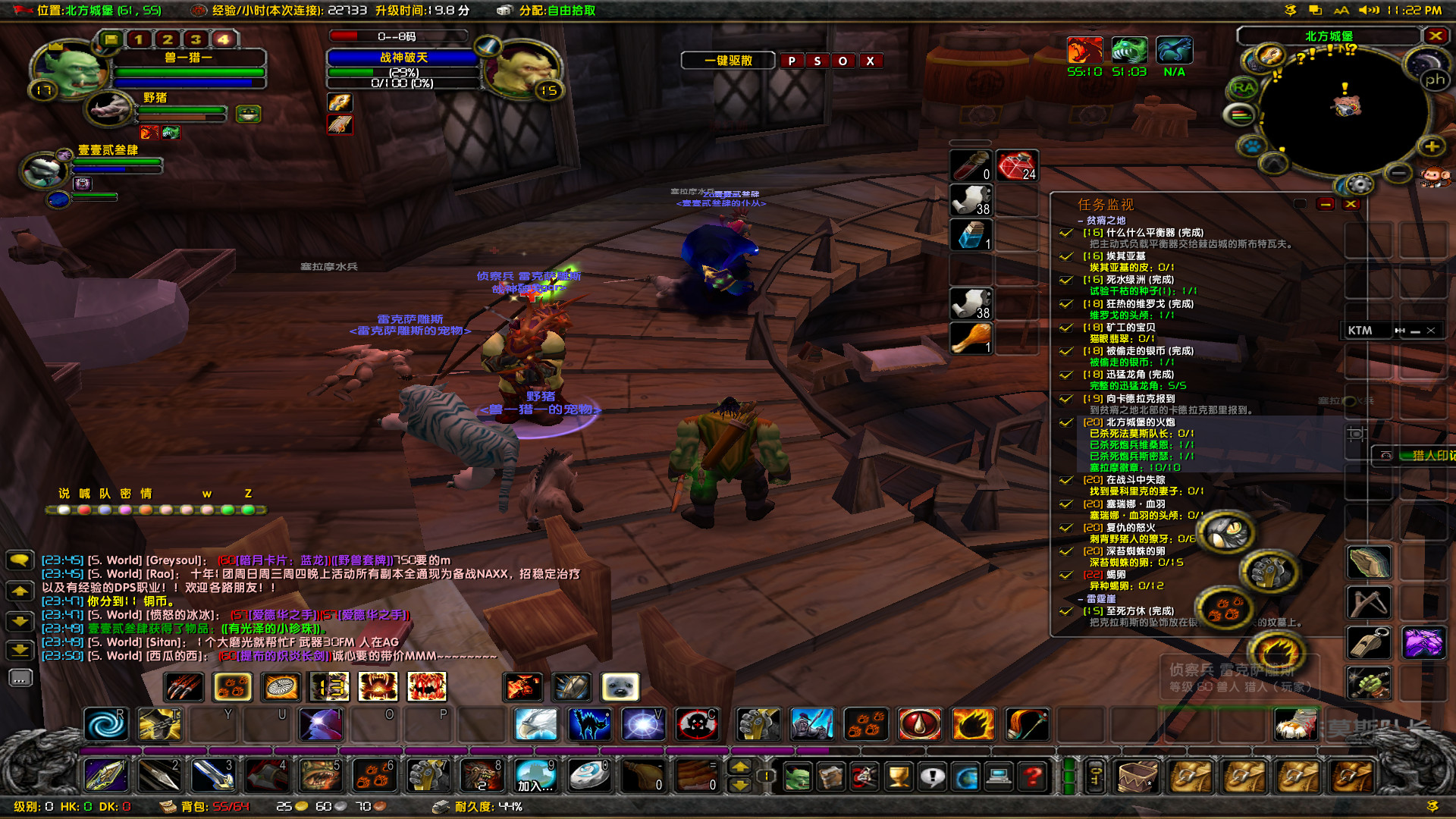The width and height of the screenshot is (1456, 819).
Task: Toggle the speaker volume icon in the top bar
Action: (1370, 10)
